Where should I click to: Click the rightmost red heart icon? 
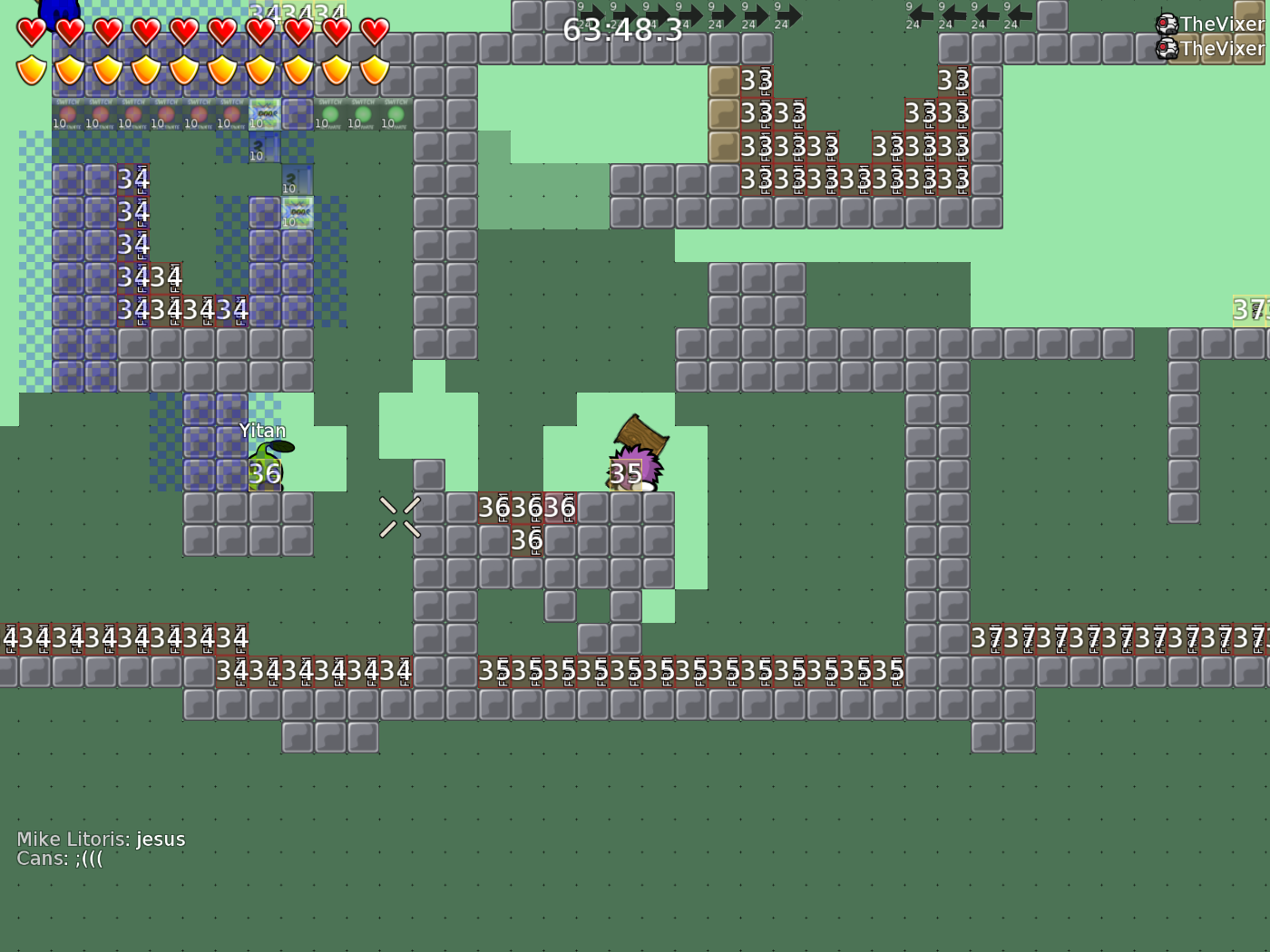coord(373,33)
